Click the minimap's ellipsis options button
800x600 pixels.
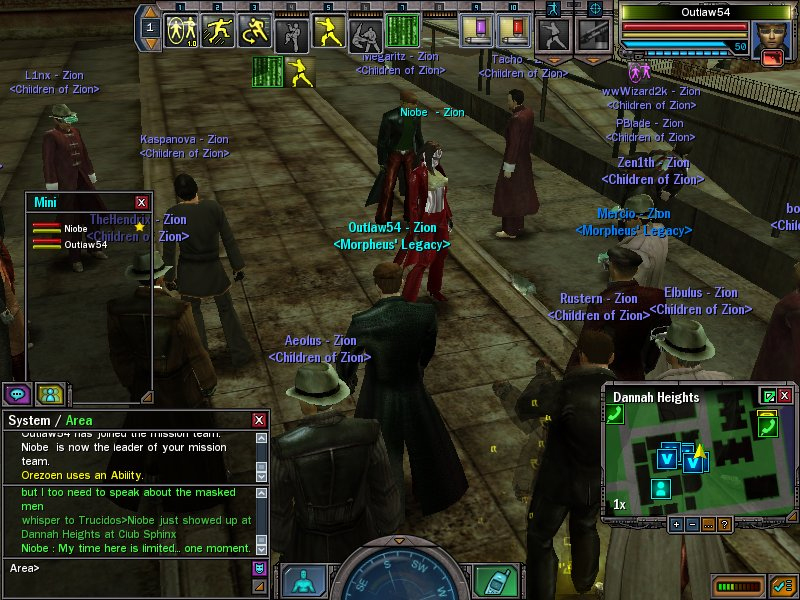[x=708, y=524]
